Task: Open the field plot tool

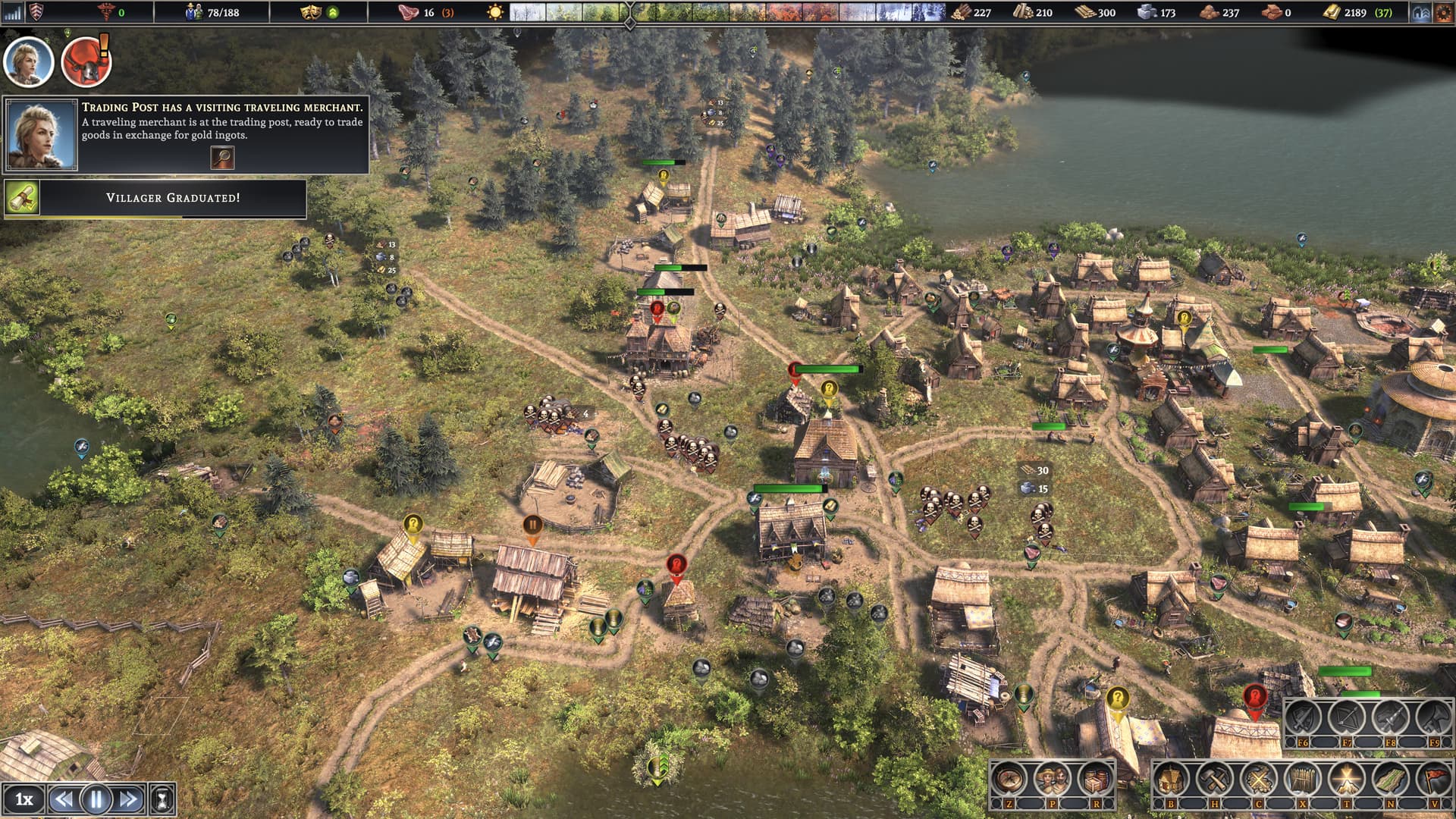Action: point(1390,779)
